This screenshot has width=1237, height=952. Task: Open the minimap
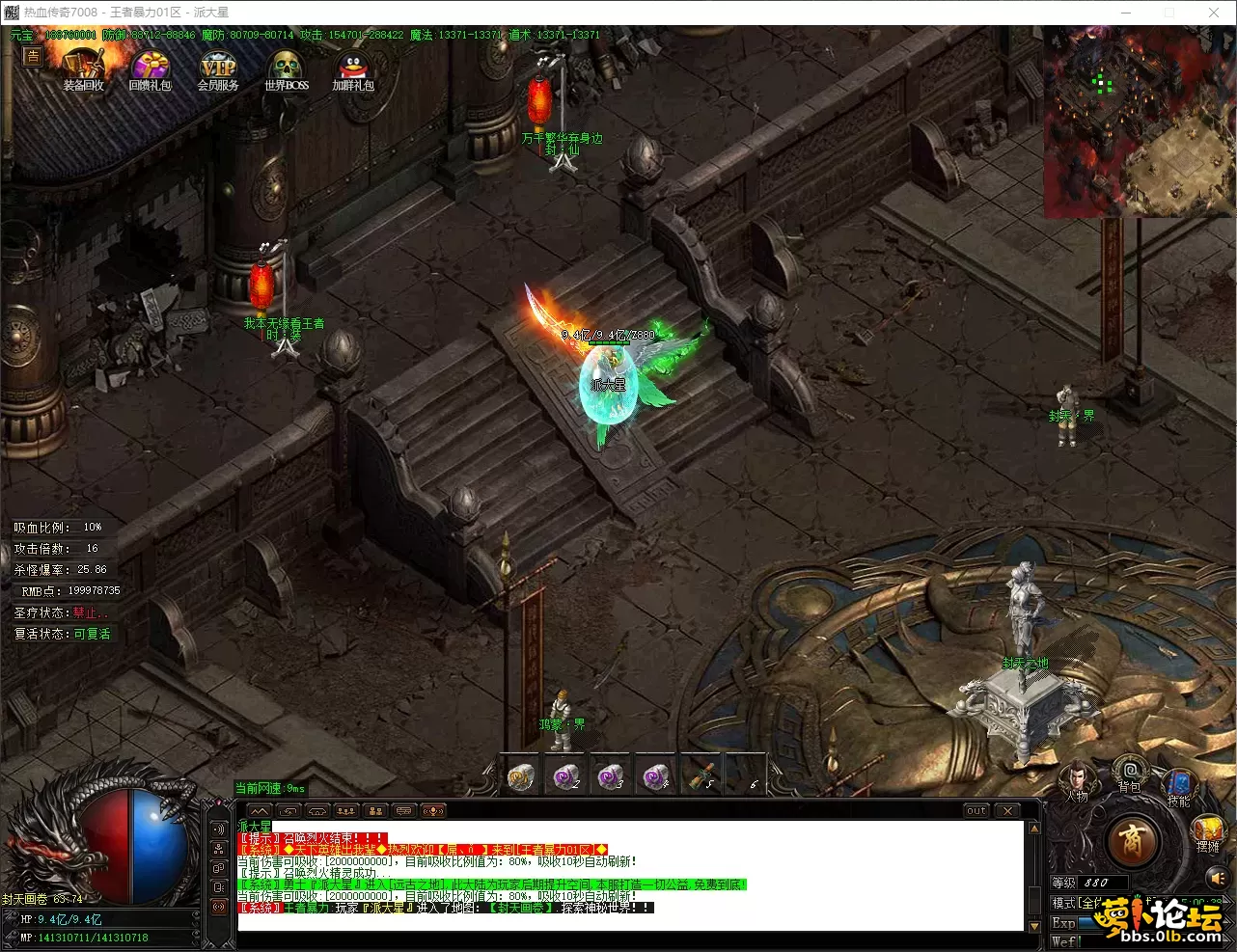pos(1139,122)
